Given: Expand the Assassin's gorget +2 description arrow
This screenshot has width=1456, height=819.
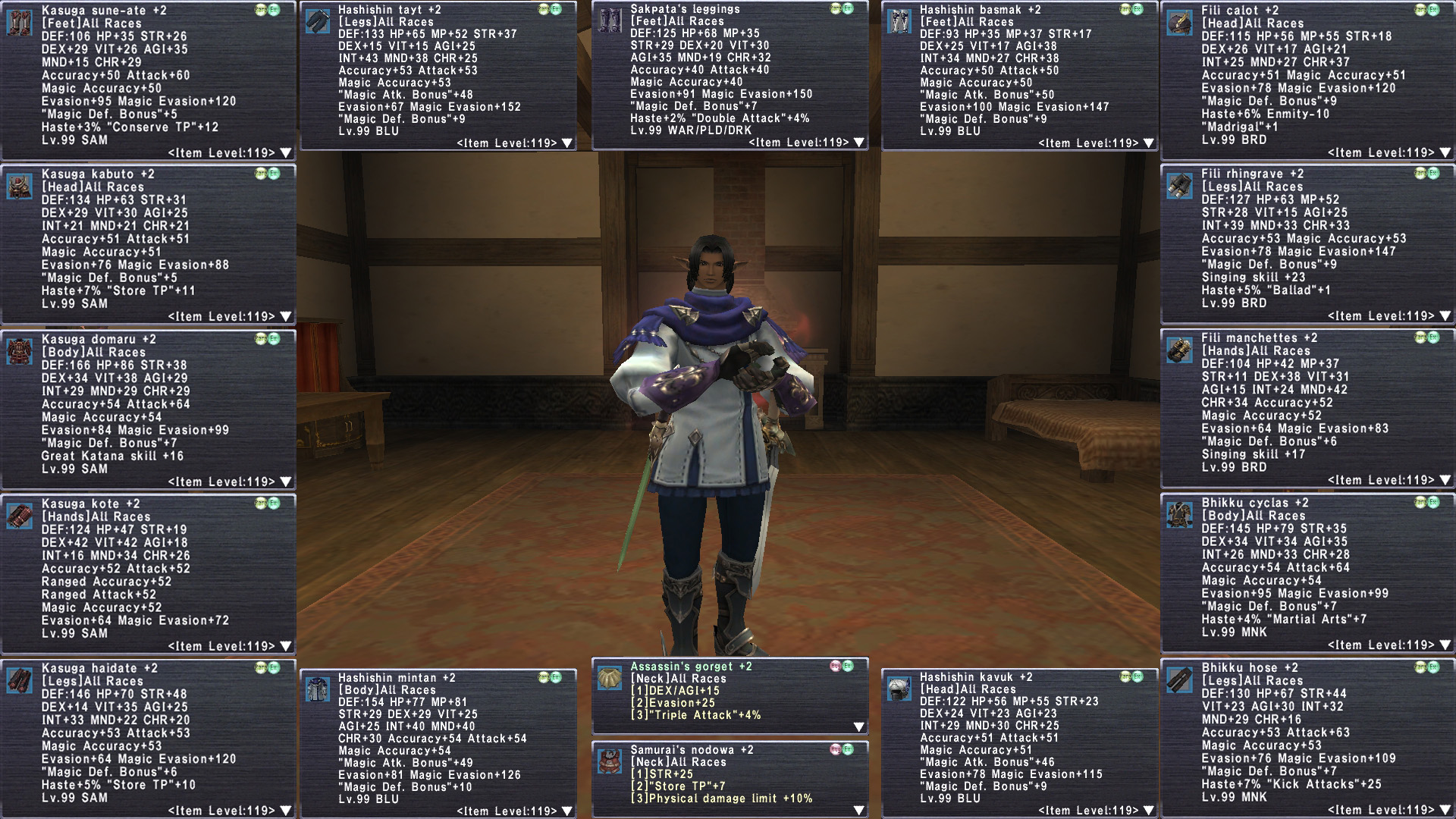Looking at the screenshot, I should (x=858, y=727).
